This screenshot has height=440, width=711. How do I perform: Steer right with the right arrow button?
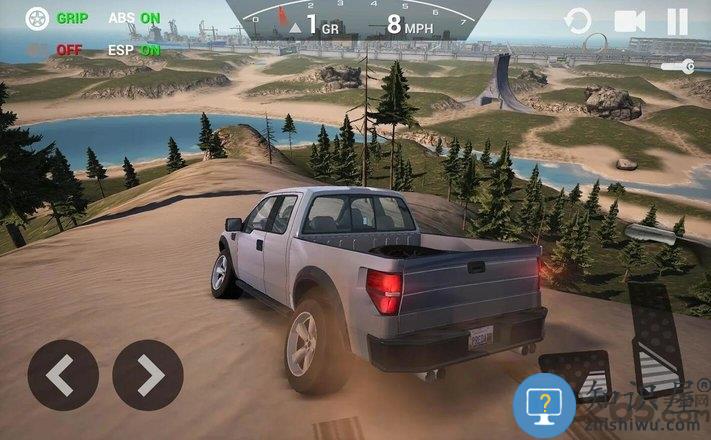[148, 375]
